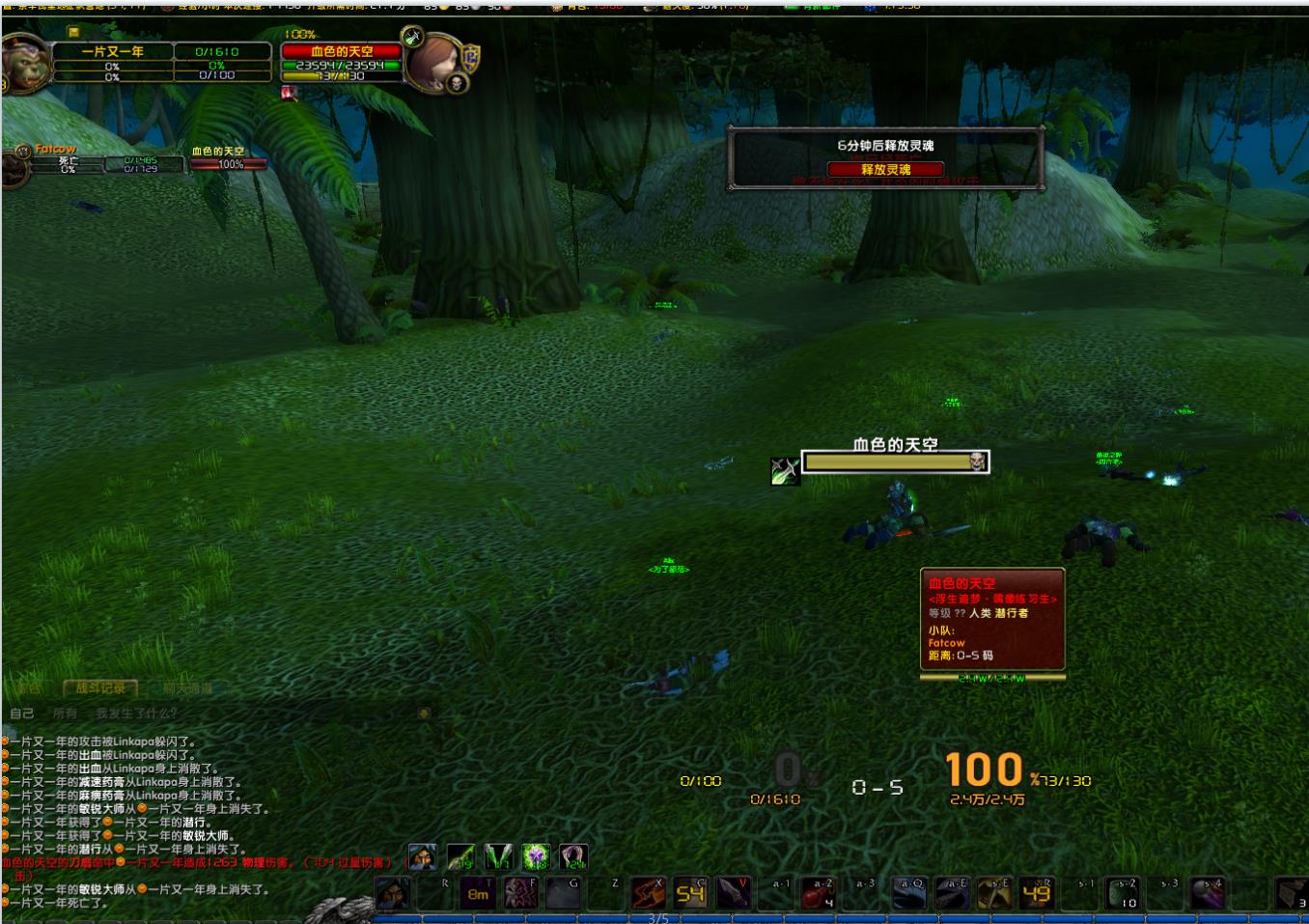Viewport: 1309px width, 924px height.
Task: Use the dagger ability bound to V
Action: (x=733, y=894)
